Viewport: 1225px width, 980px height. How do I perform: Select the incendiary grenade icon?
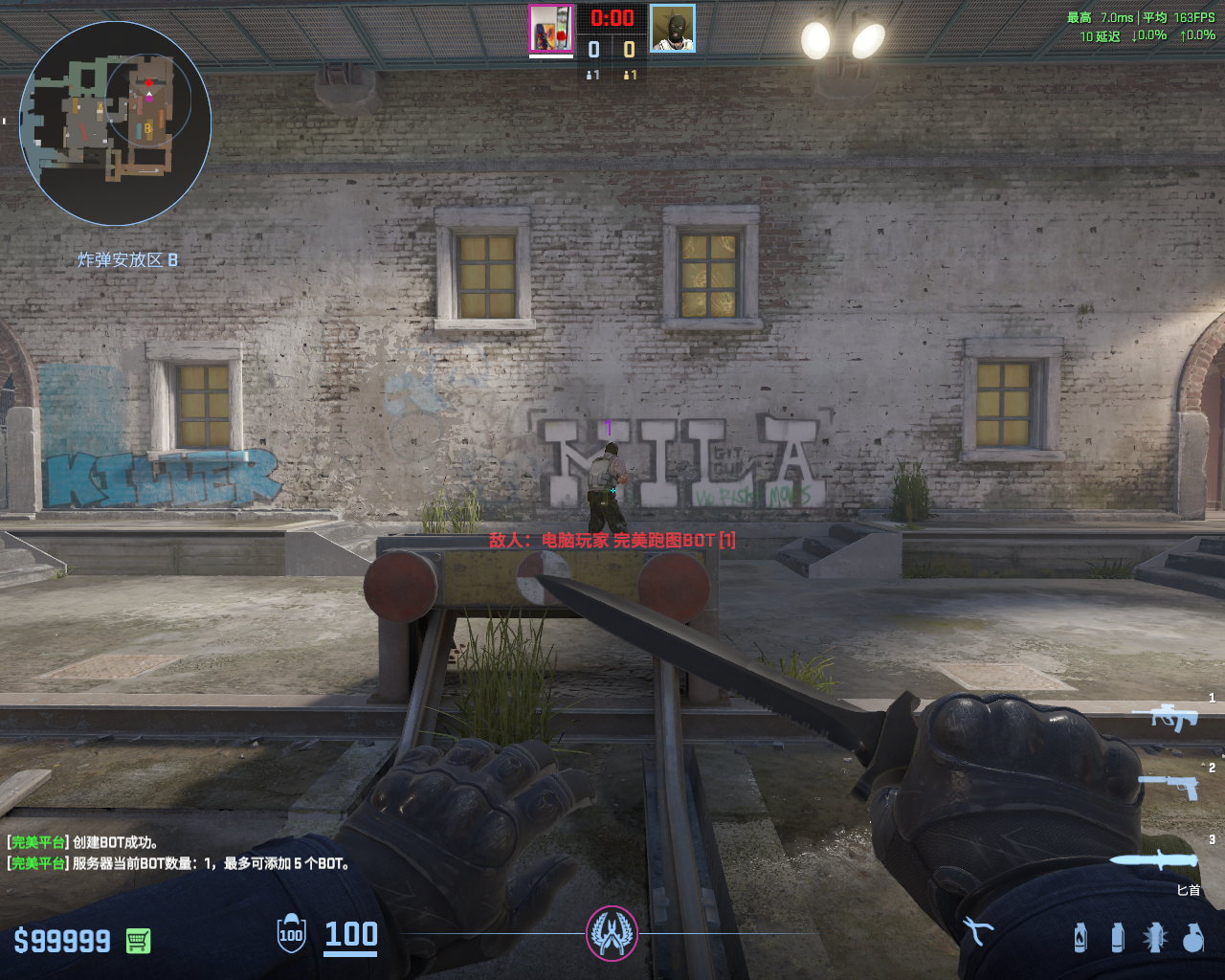[1080, 937]
